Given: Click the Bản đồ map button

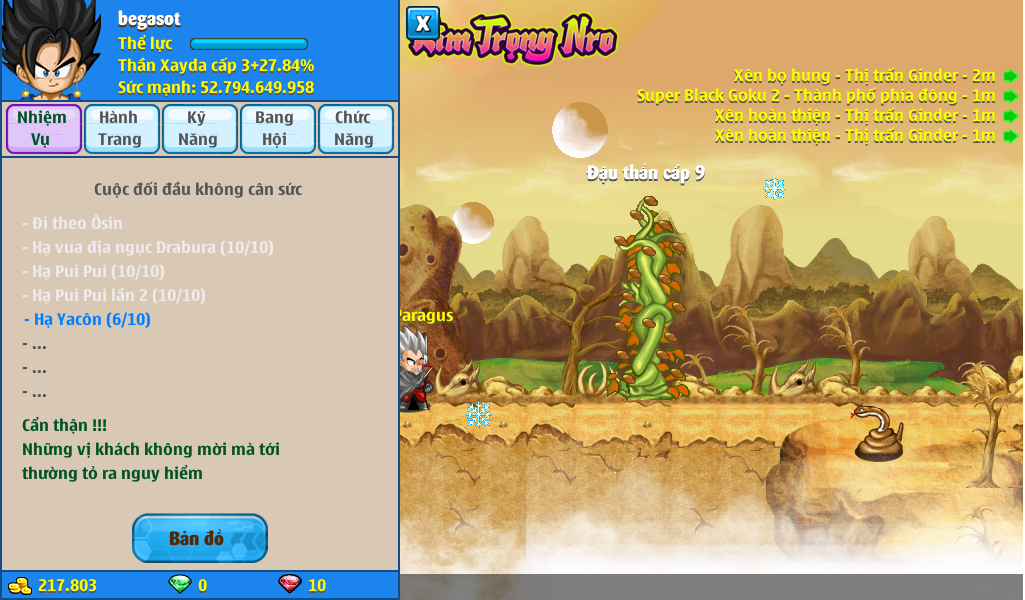Looking at the screenshot, I should point(199,539).
